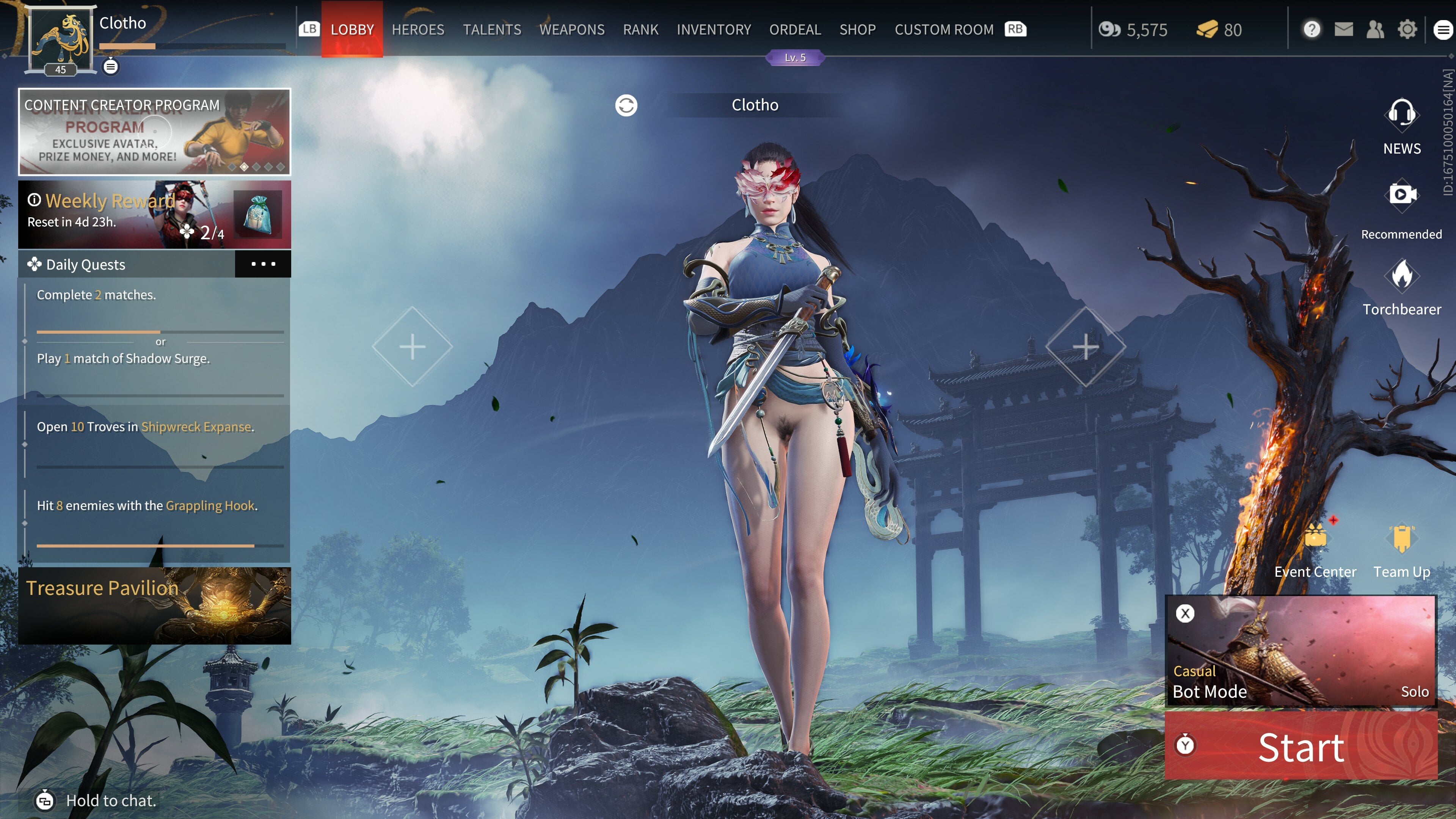Screen dimensions: 1456x819
Task: View the Weekly Reward panel
Action: pyautogui.click(x=154, y=215)
